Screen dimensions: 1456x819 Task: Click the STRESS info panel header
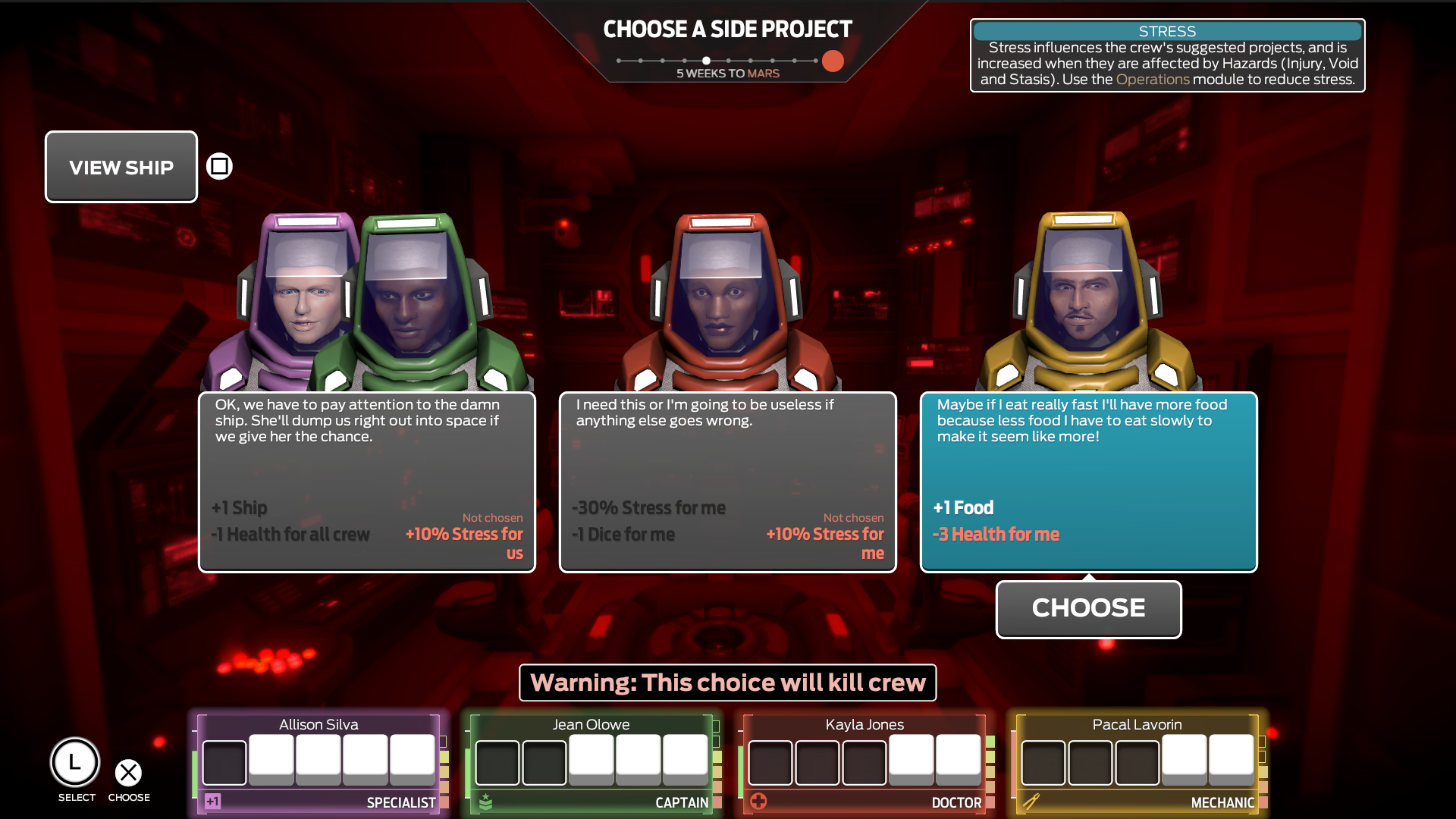(x=1166, y=31)
